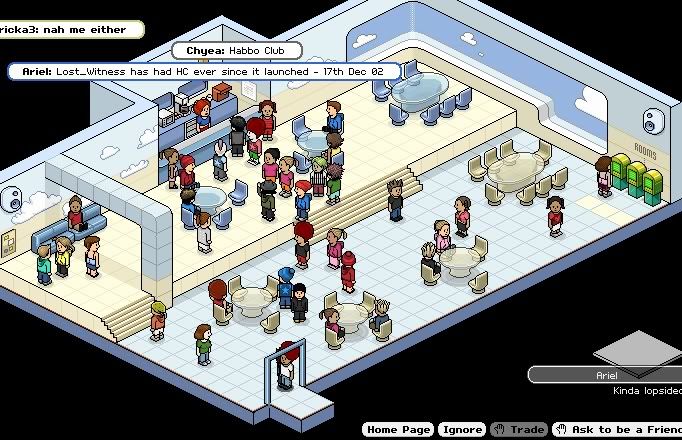This screenshot has height=440, width=682.
Task: Ignore the selected user Ariel
Action: point(461,429)
